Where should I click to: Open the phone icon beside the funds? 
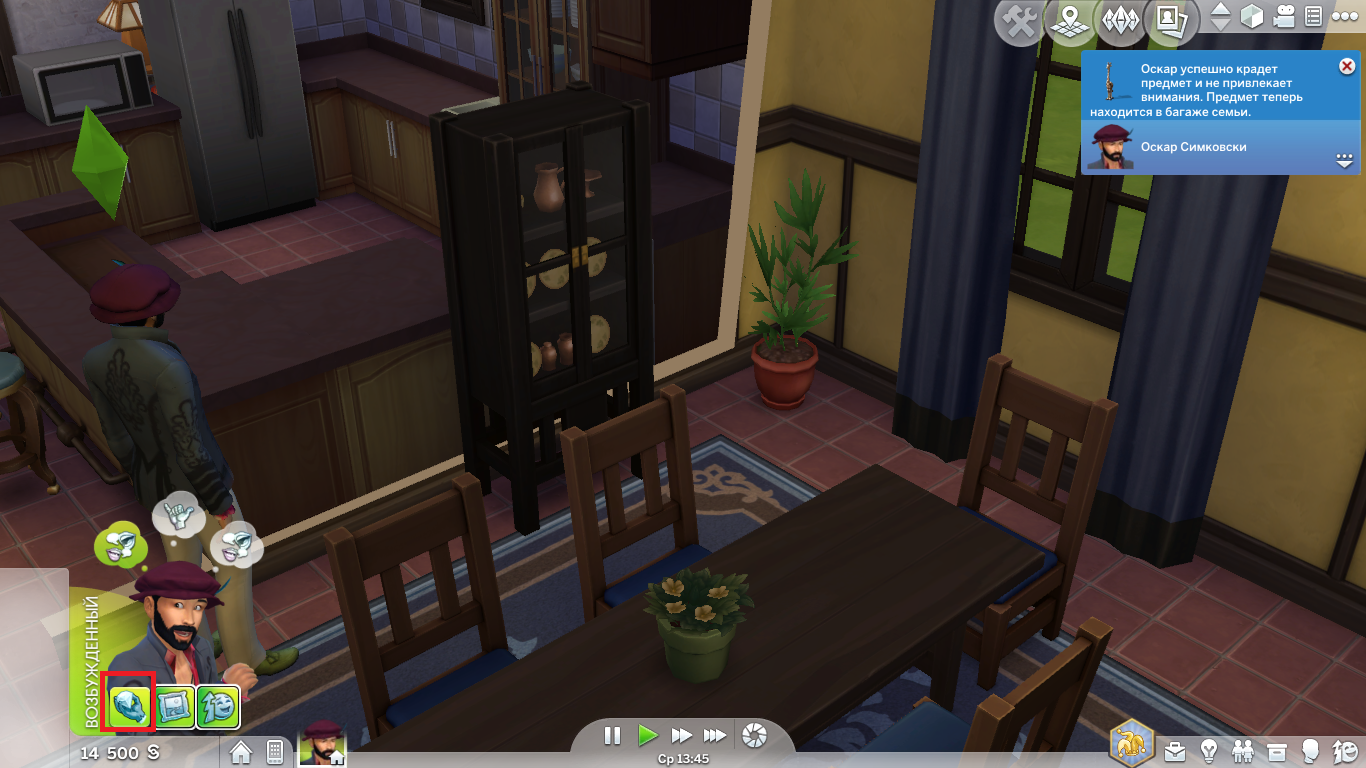[275, 751]
